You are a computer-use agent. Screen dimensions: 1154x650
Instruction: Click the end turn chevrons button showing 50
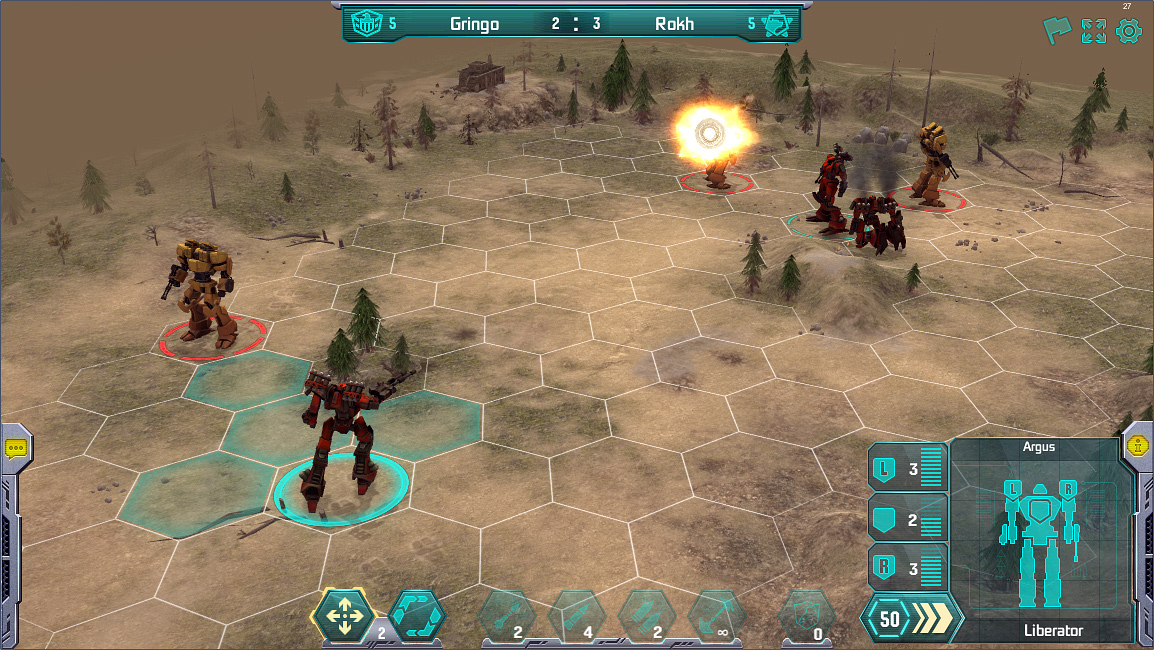[x=911, y=619]
